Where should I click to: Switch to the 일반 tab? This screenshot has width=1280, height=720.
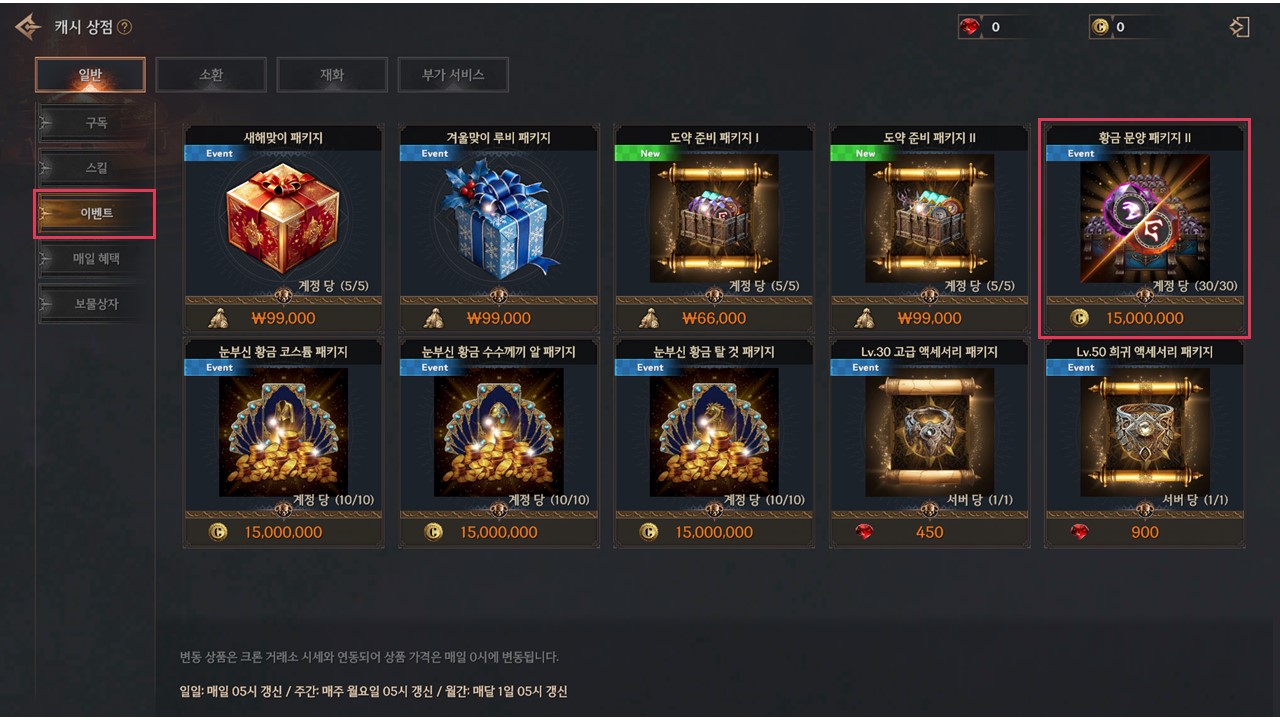click(x=90, y=74)
